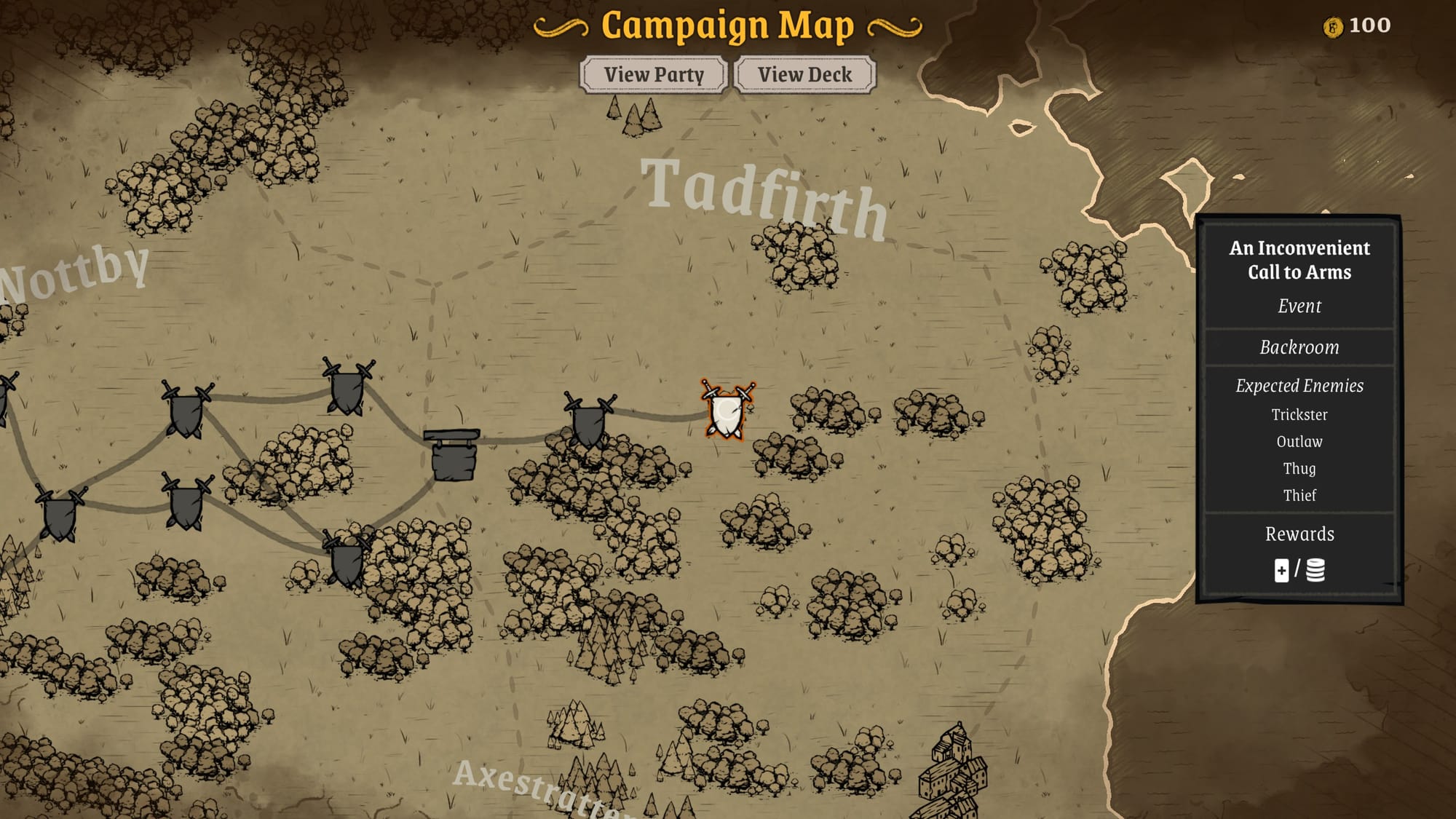Viewport: 1456px width, 819px height.
Task: Select the Backroom location row in the panel
Action: coord(1299,347)
